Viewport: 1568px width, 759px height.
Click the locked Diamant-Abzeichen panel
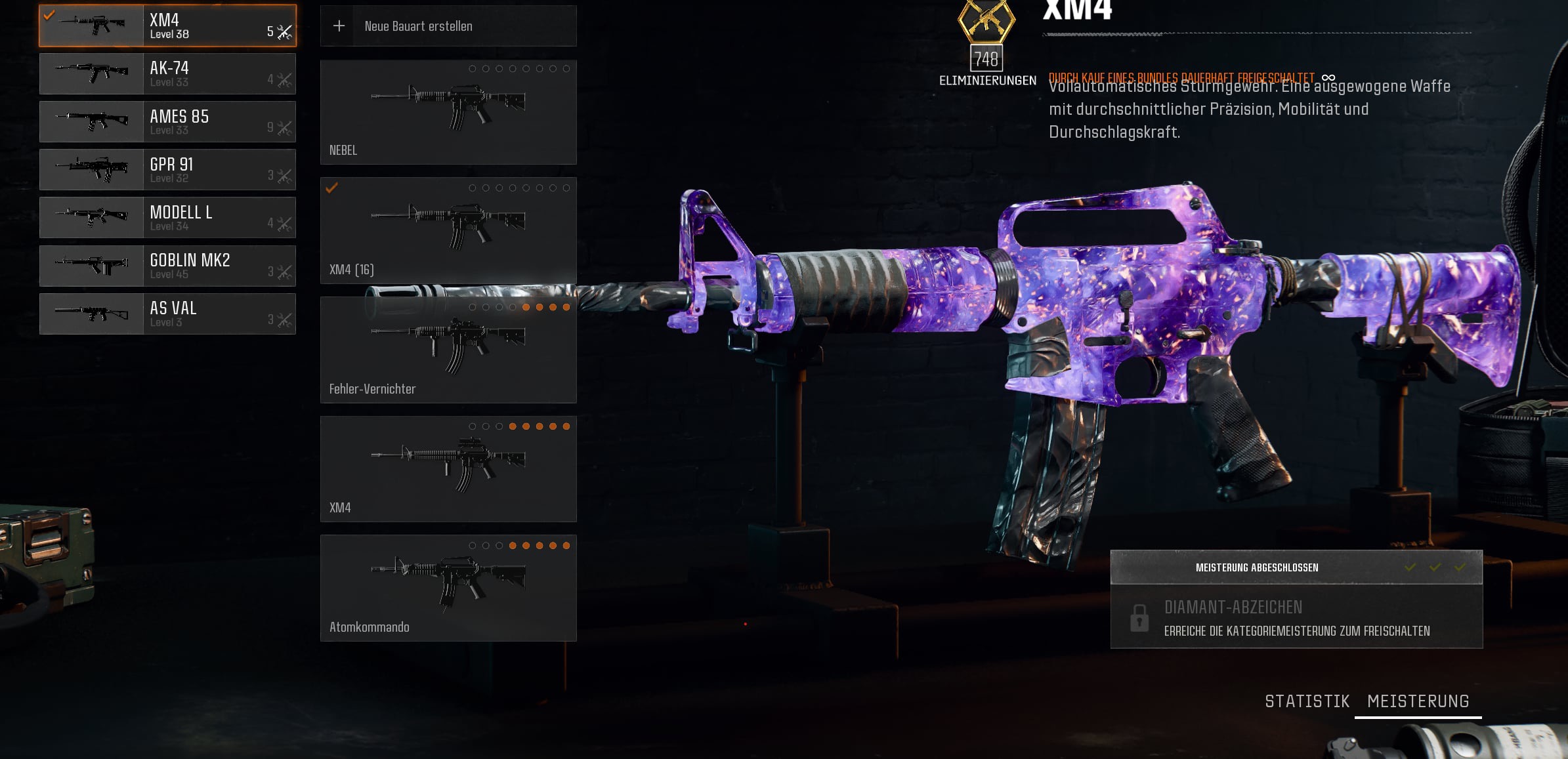point(1296,617)
